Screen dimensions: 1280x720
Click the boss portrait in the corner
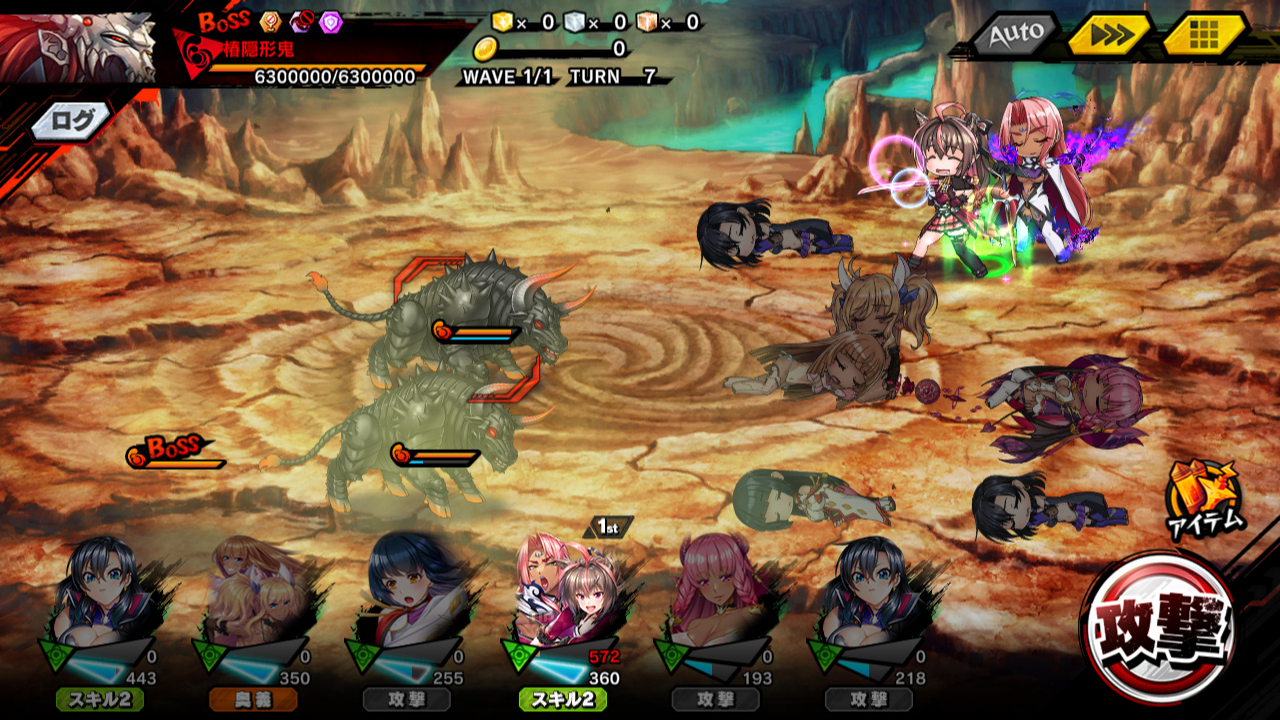pyautogui.click(x=78, y=46)
